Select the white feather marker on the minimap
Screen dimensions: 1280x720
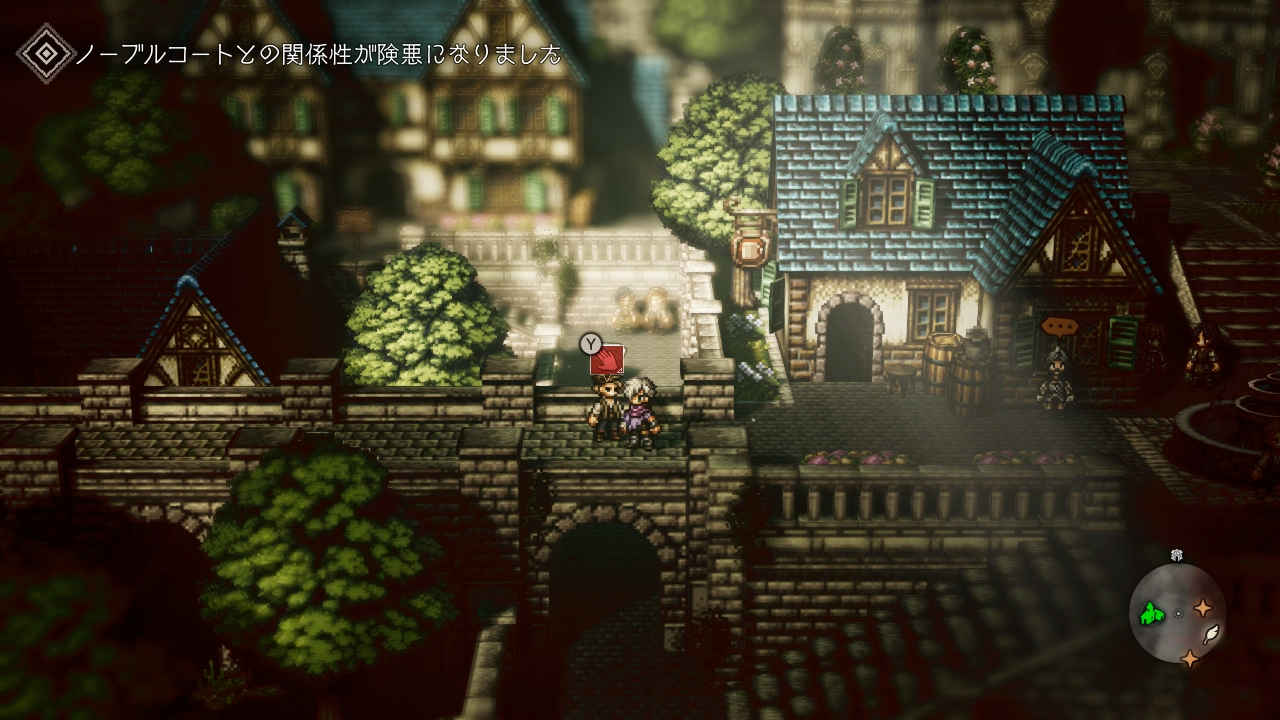pyautogui.click(x=1210, y=633)
